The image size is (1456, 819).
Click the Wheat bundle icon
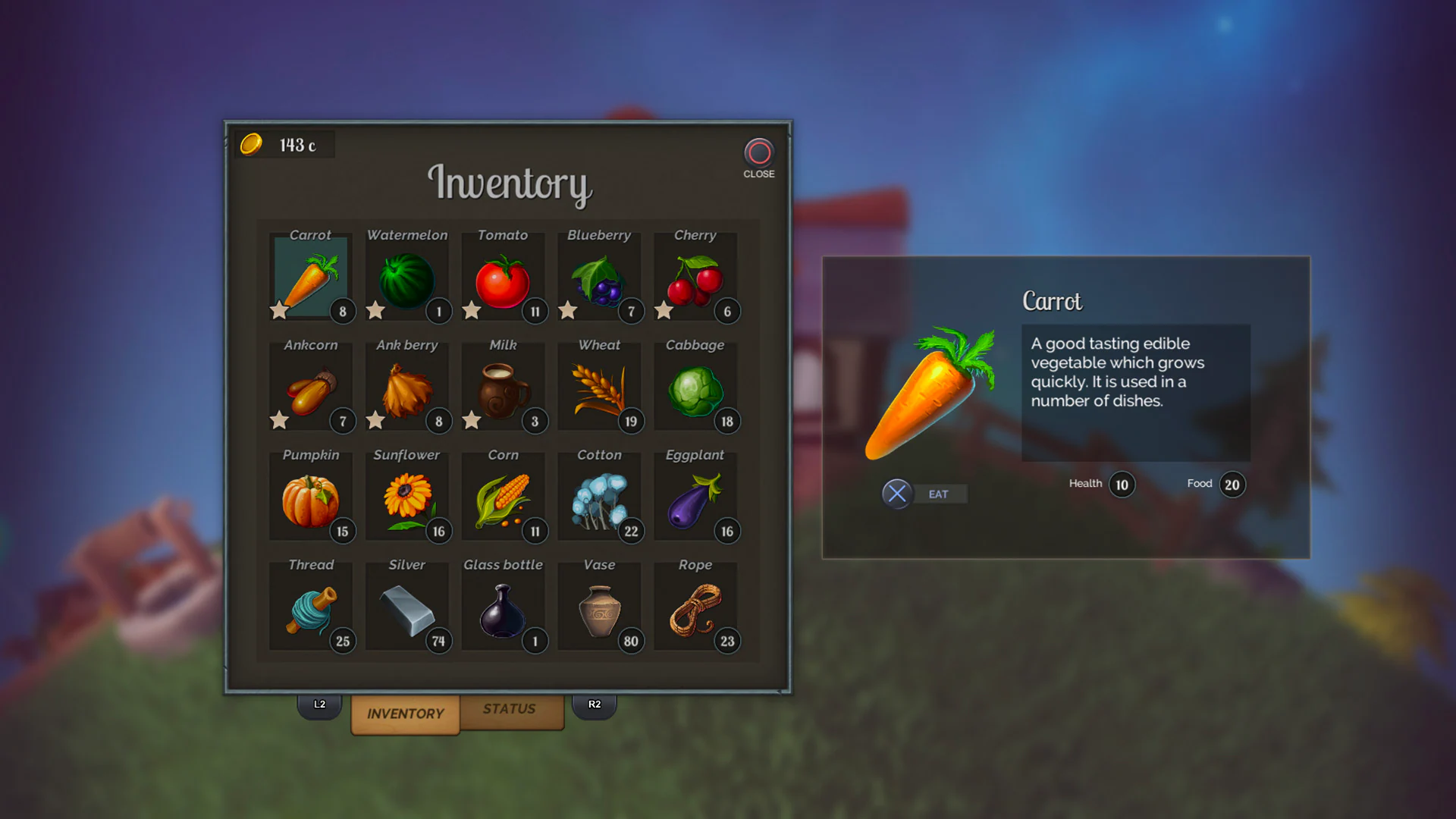[x=599, y=388]
